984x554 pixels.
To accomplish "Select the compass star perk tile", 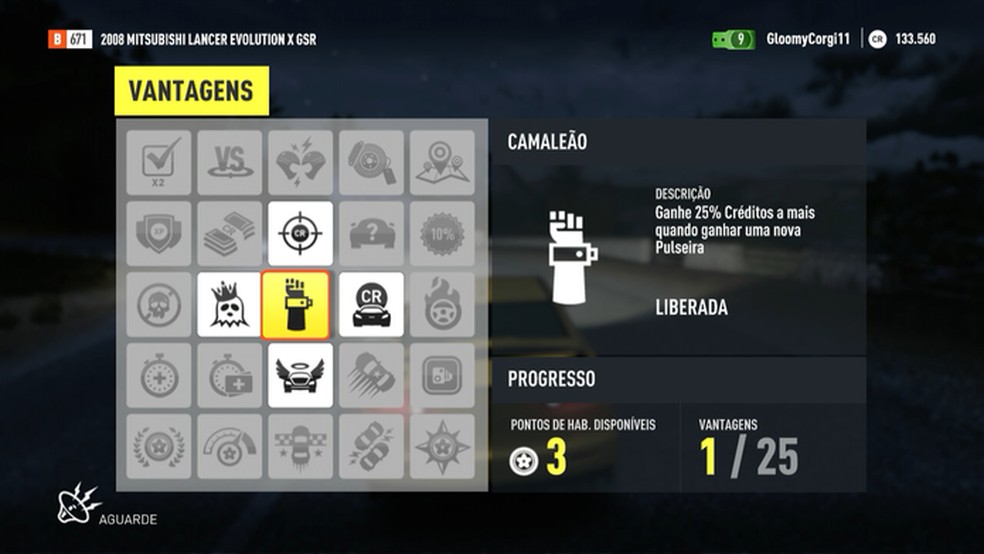I will (x=442, y=446).
